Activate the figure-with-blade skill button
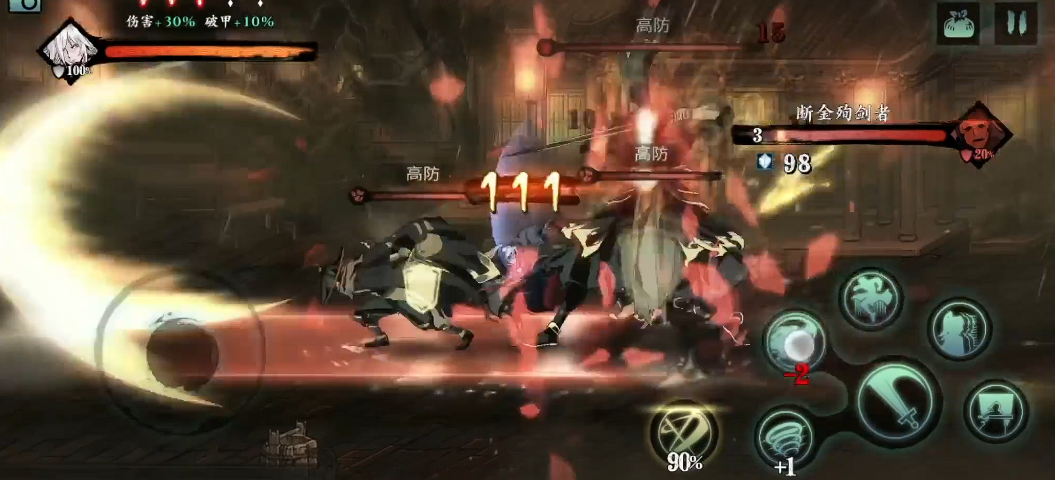The width and height of the screenshot is (1055, 480). pos(995,410)
